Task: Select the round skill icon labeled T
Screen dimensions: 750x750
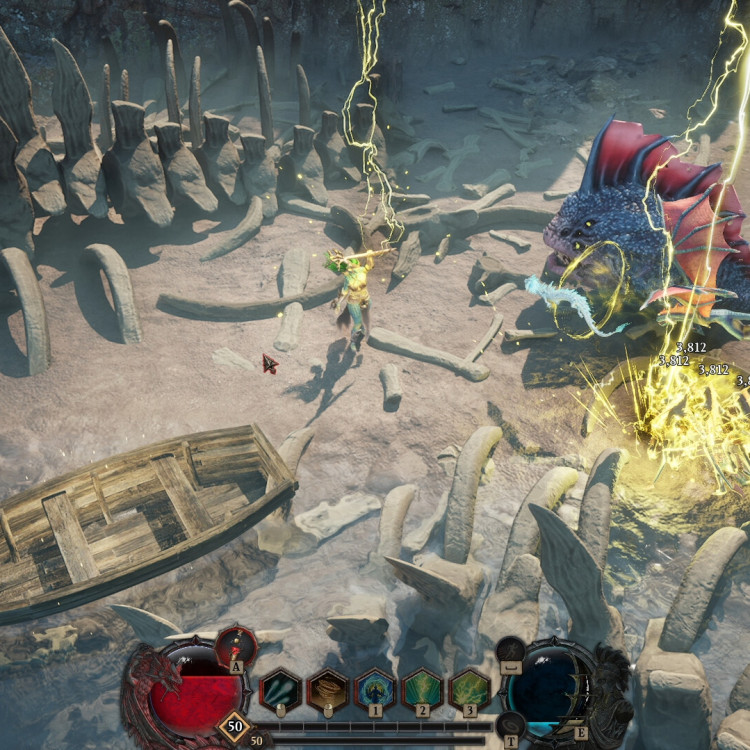Action: 511,722
